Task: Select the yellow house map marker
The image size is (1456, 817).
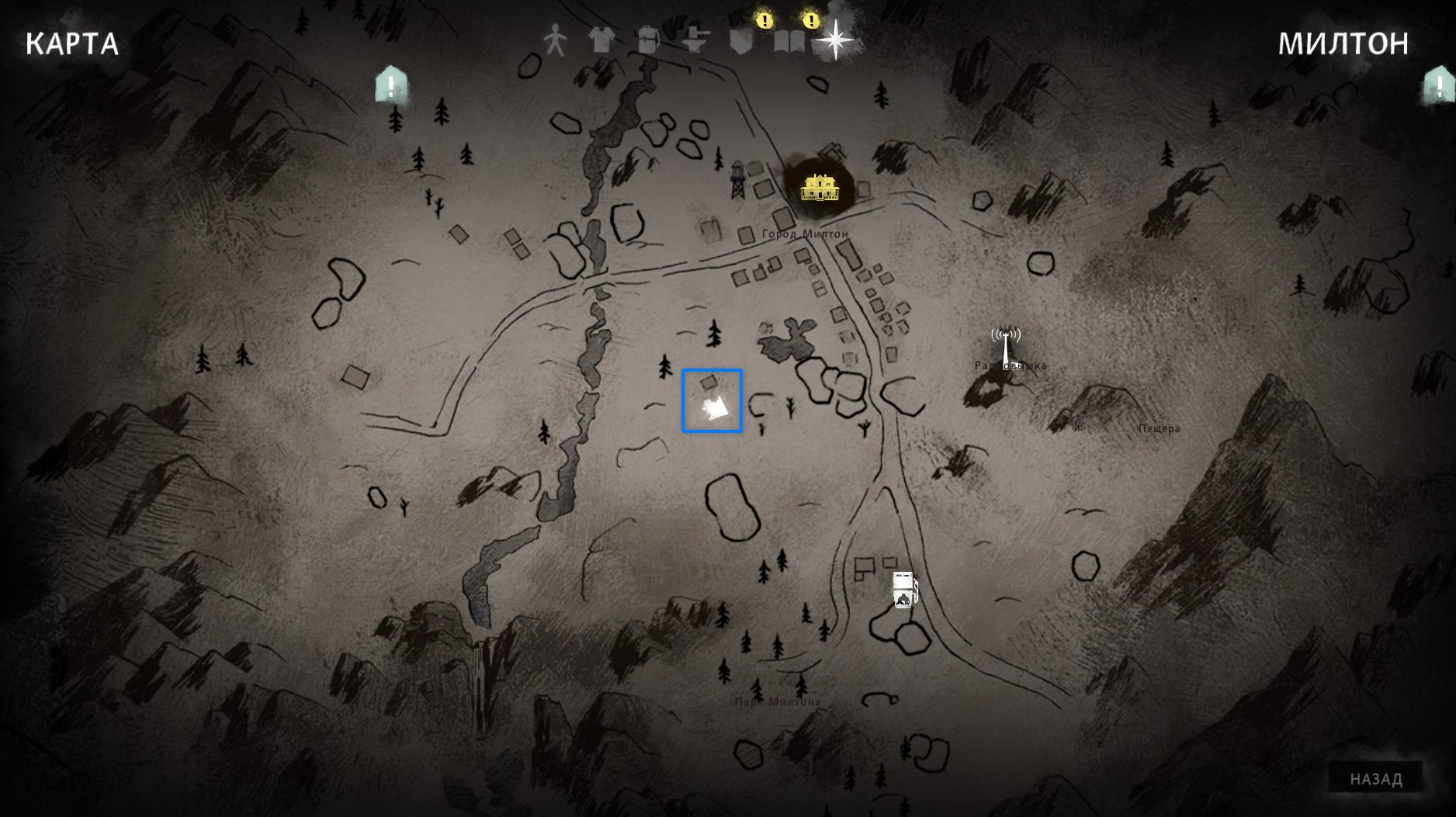Action: coord(818,187)
